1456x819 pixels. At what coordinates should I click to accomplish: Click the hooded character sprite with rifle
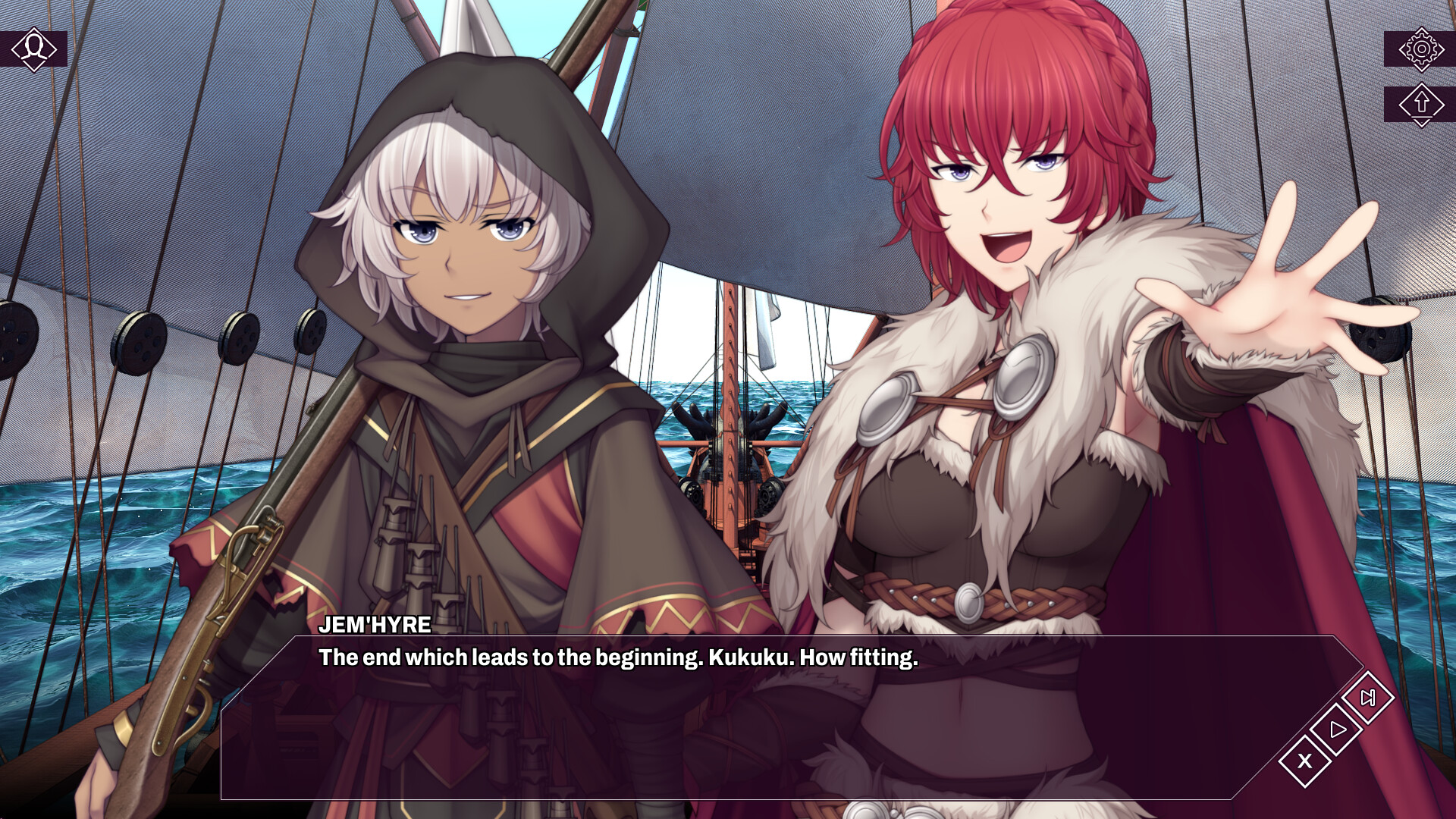tap(455, 303)
